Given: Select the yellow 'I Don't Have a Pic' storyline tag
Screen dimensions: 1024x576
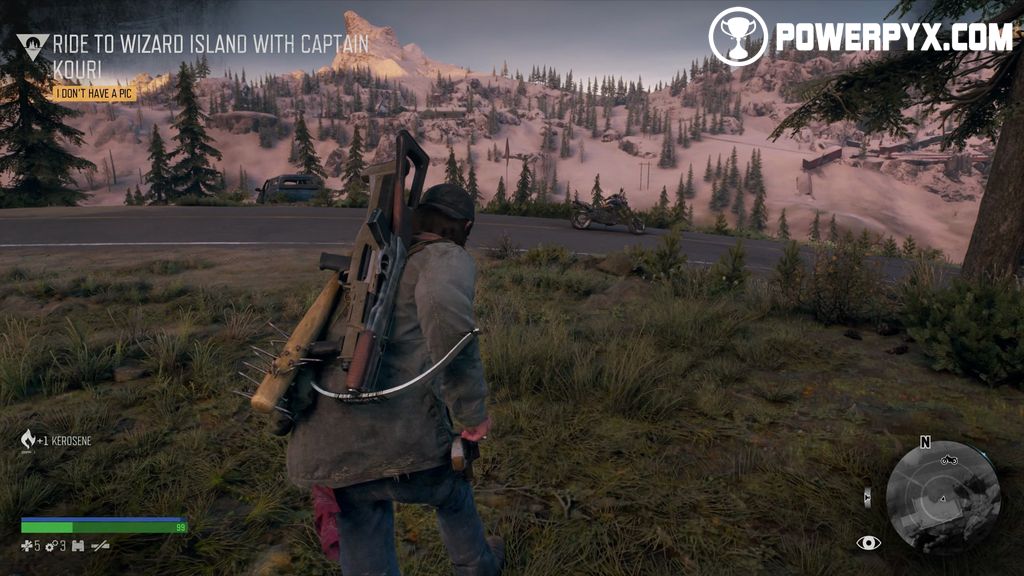Looking at the screenshot, I should [94, 94].
